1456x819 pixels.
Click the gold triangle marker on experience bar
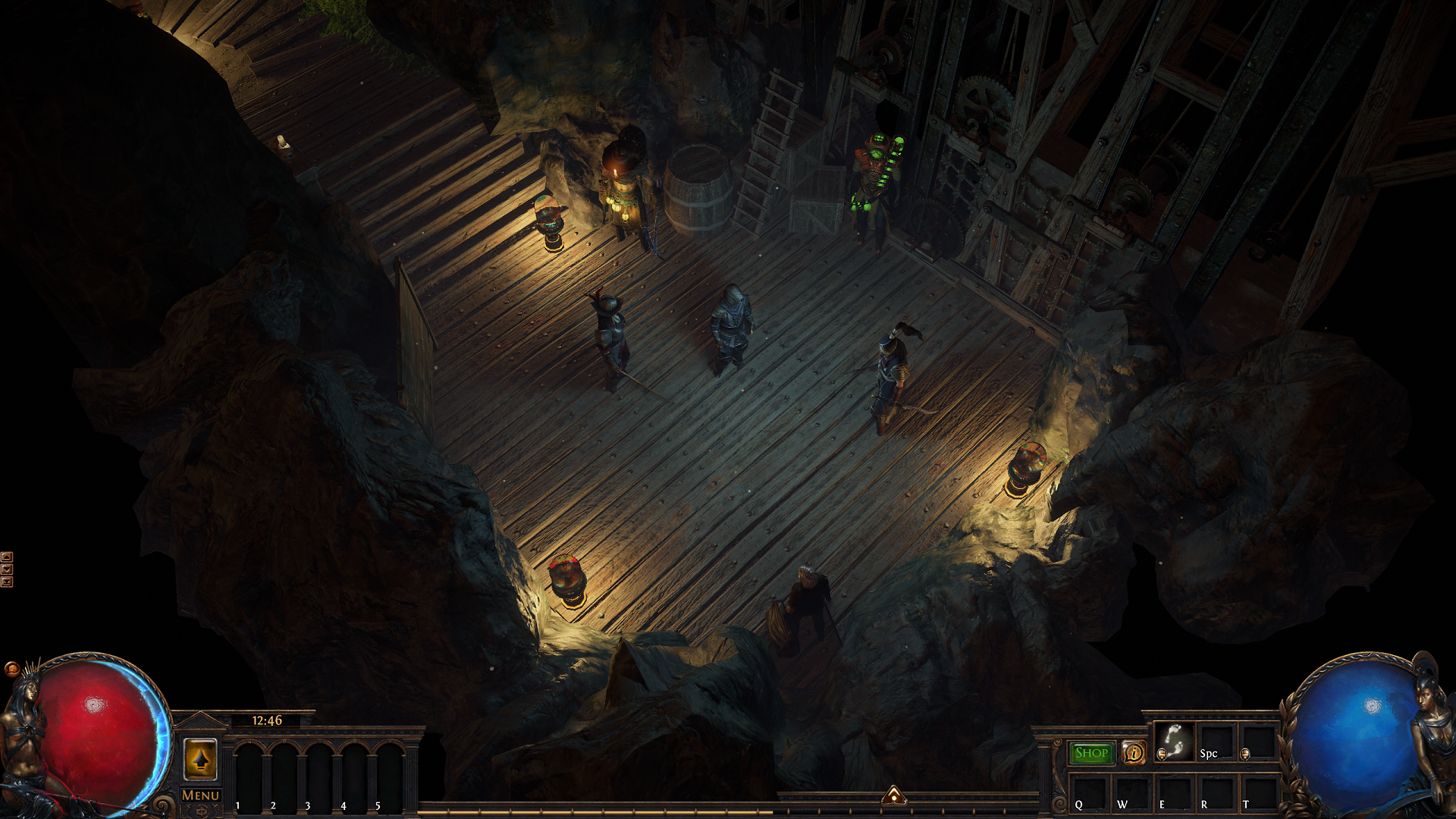894,795
